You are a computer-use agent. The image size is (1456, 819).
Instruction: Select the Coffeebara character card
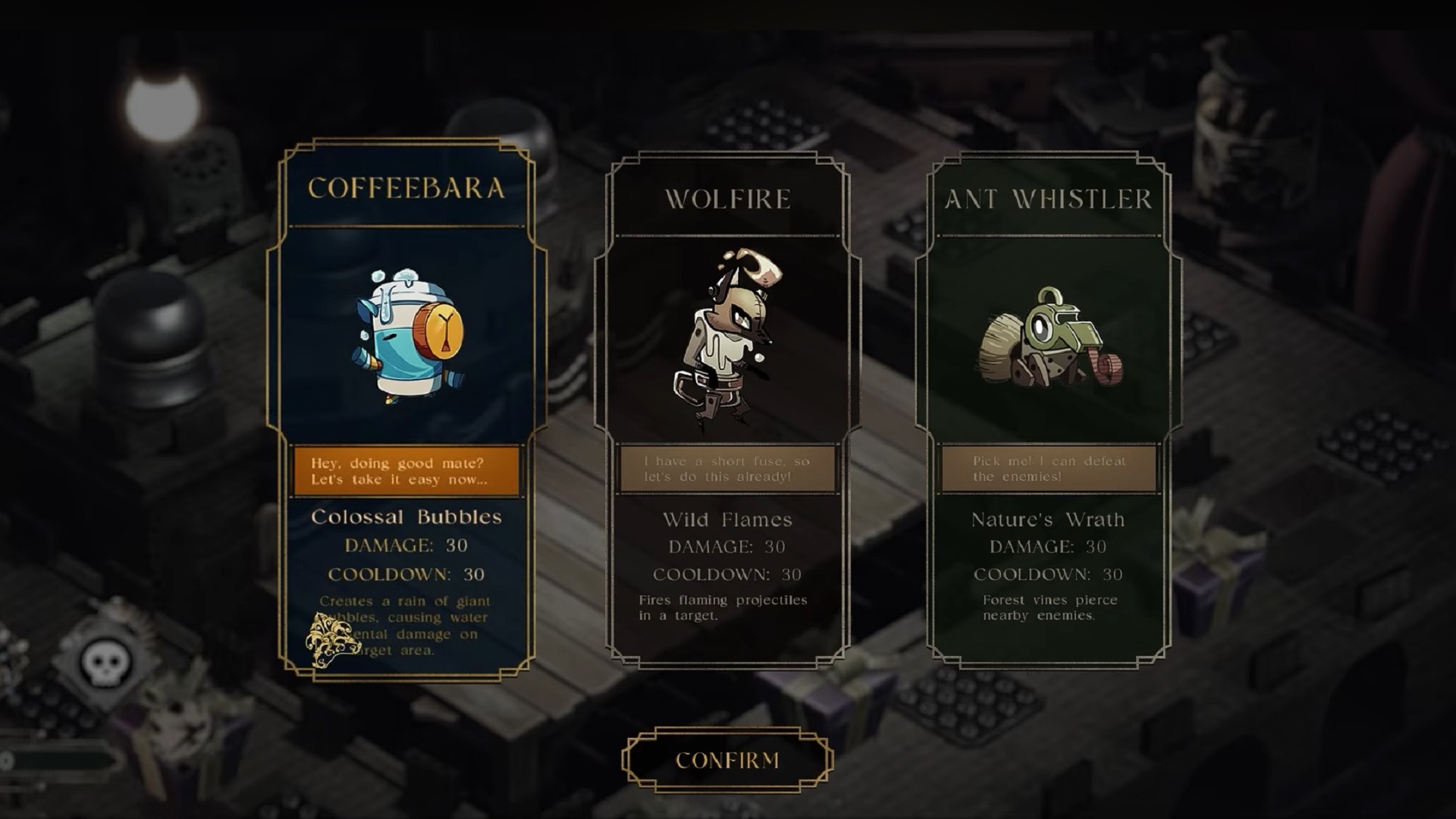tap(406, 341)
